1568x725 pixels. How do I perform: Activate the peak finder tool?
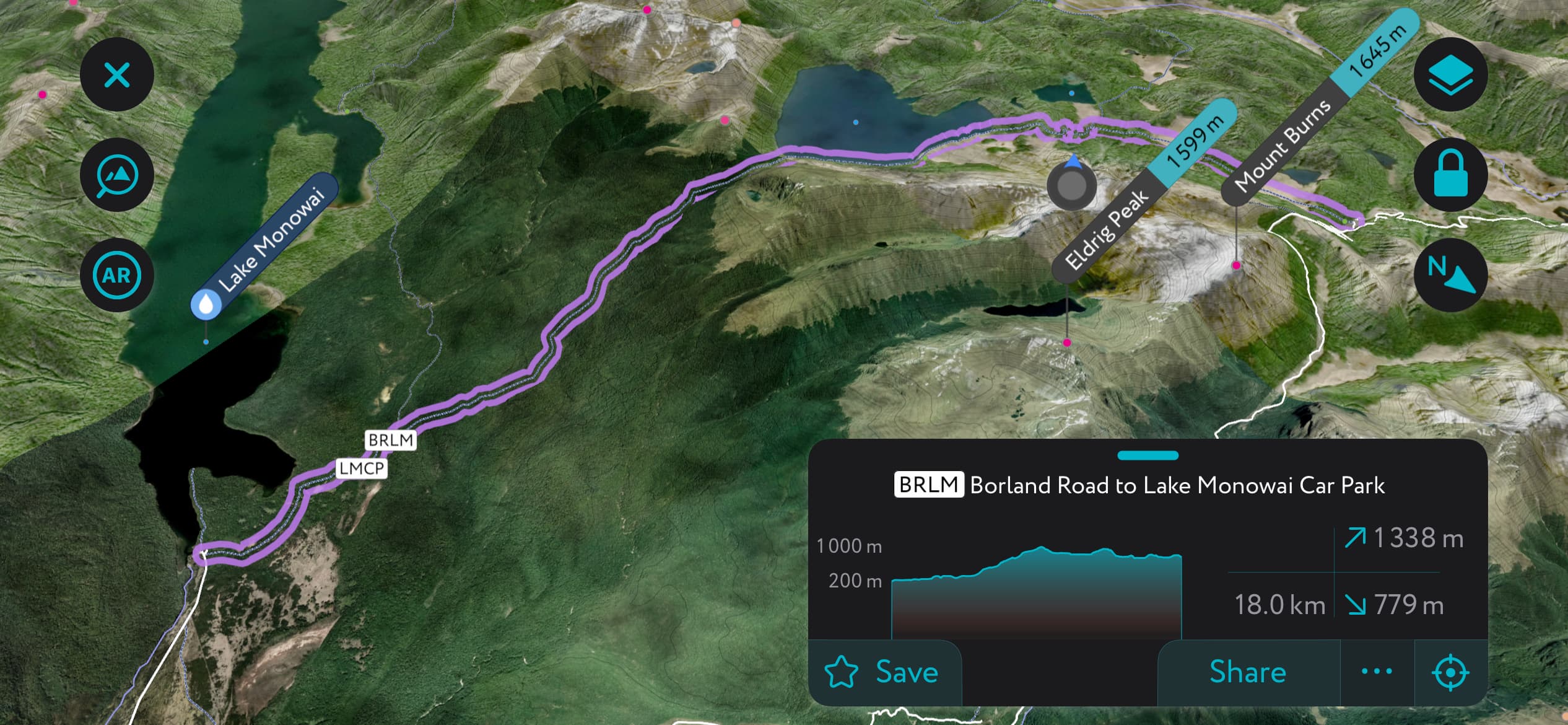(117, 174)
